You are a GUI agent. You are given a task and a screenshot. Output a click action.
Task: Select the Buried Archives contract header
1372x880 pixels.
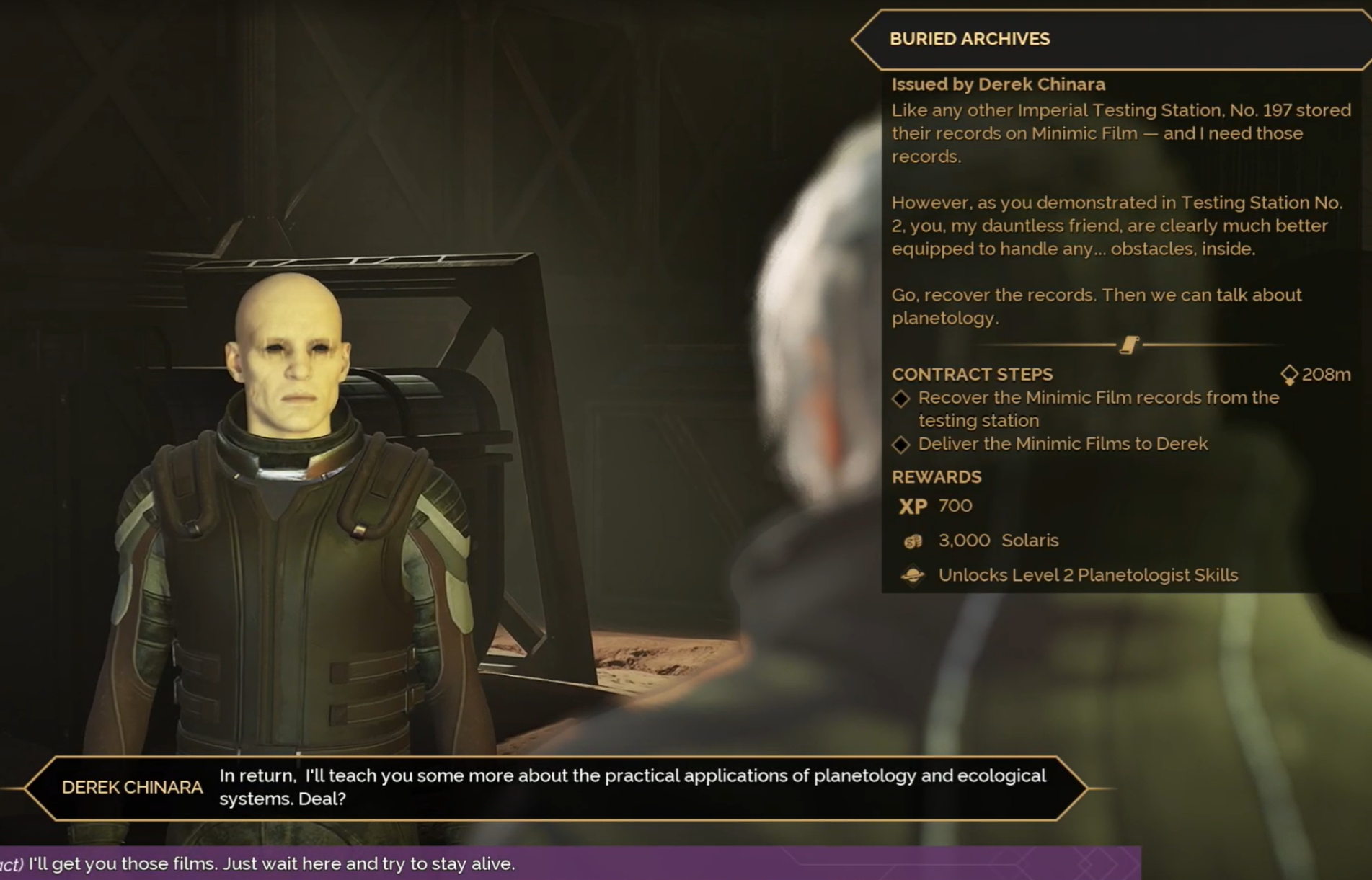[x=969, y=39]
